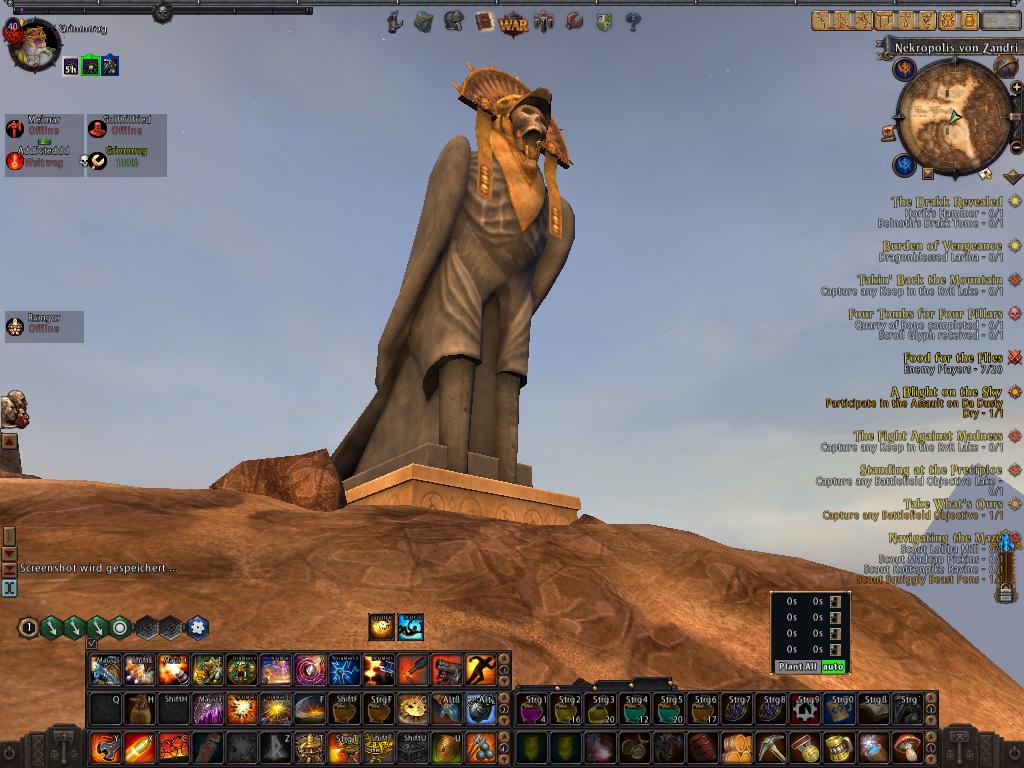
Task: Toggle the green auto button
Action: coord(833,666)
